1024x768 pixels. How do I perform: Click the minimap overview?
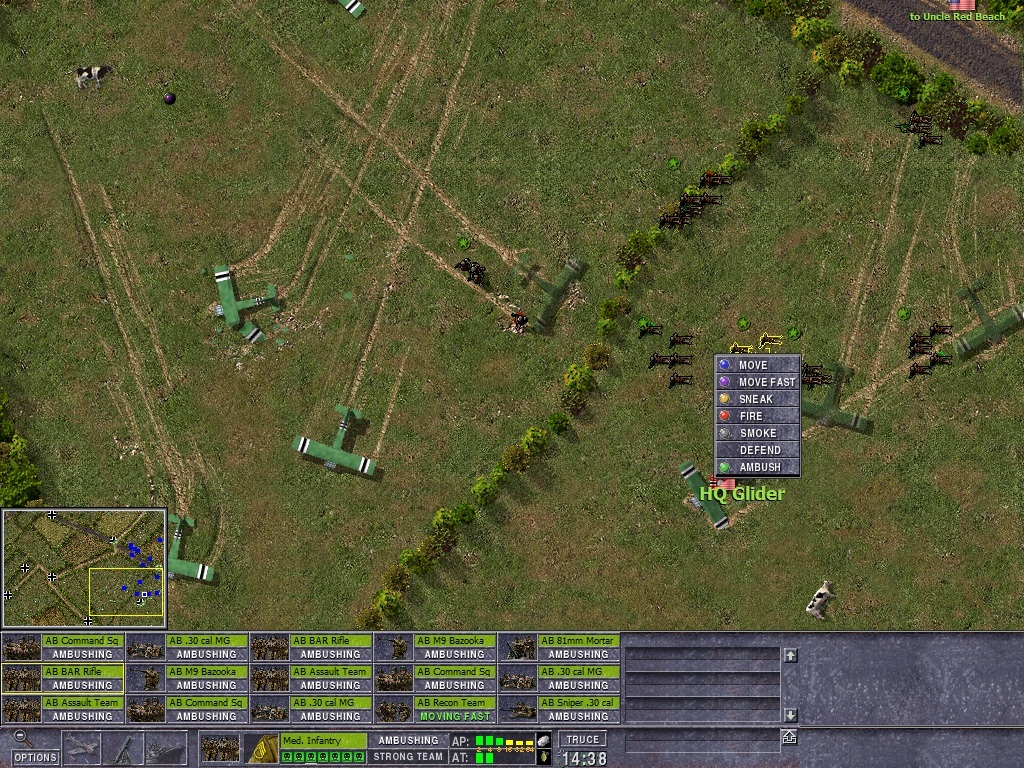tap(84, 568)
